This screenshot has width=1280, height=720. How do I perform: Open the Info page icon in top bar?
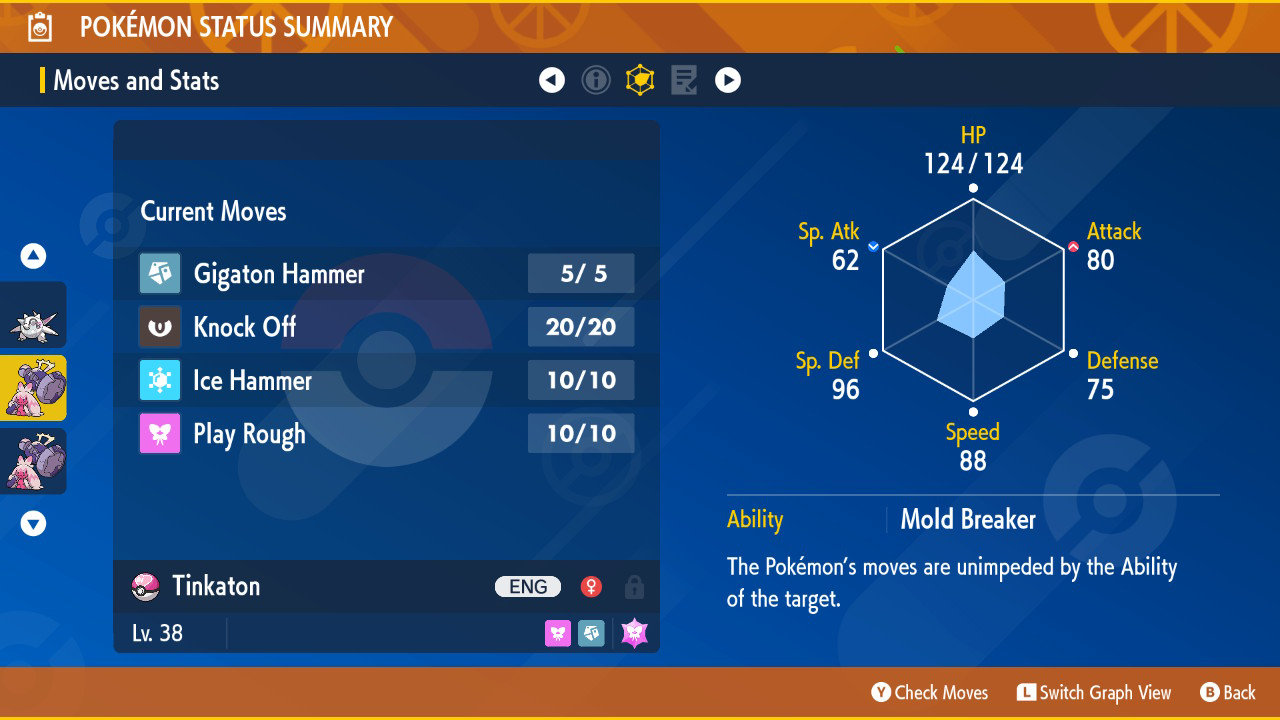click(x=596, y=80)
